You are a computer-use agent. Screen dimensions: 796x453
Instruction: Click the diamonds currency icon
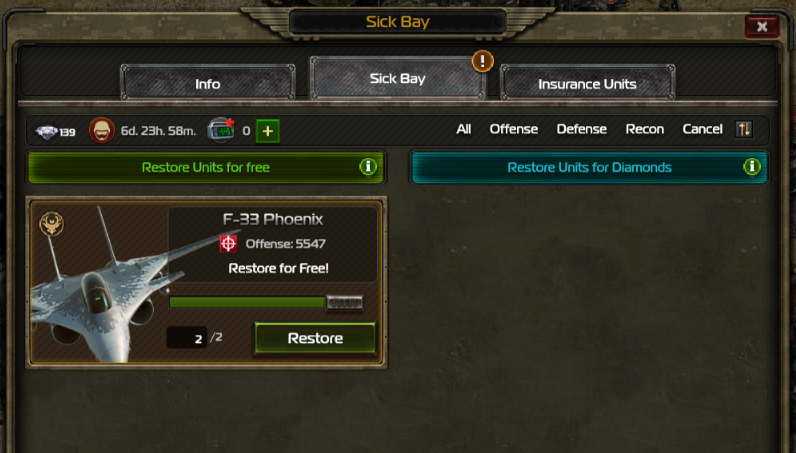tap(47, 130)
